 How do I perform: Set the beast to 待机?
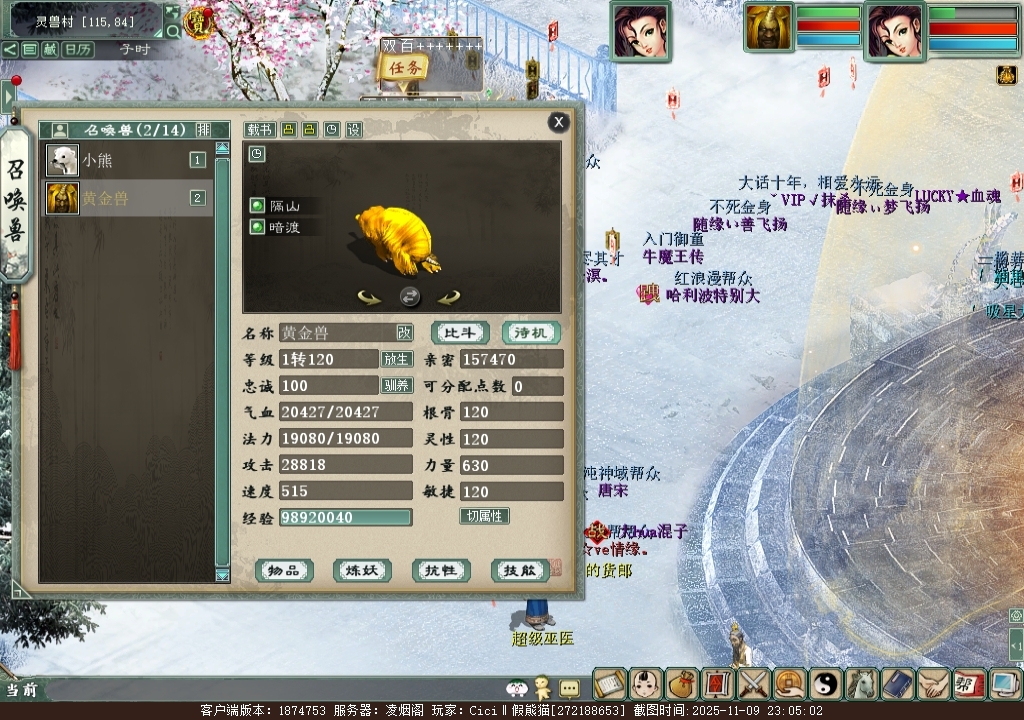531,333
